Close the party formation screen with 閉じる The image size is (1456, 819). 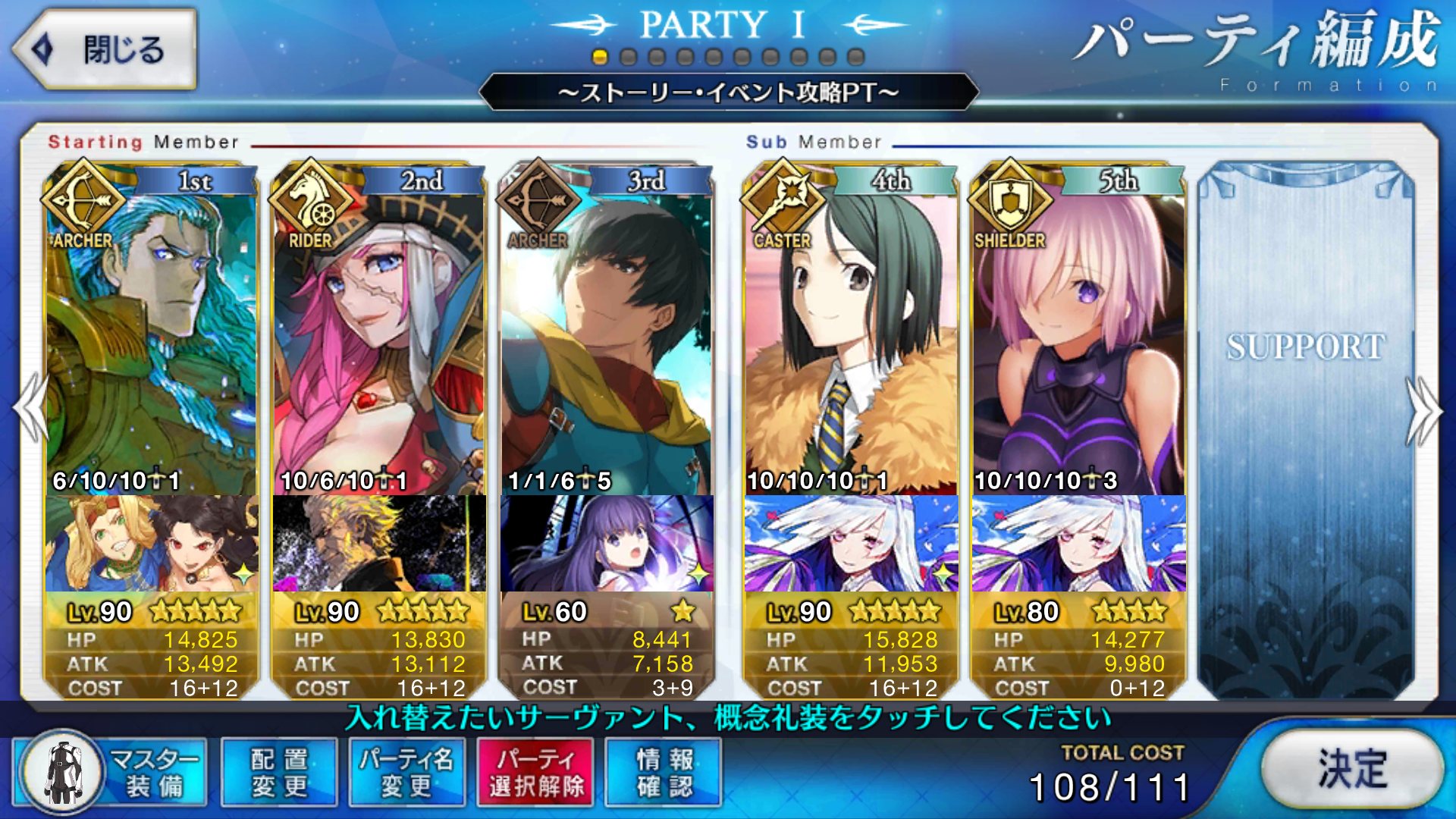click(x=105, y=50)
